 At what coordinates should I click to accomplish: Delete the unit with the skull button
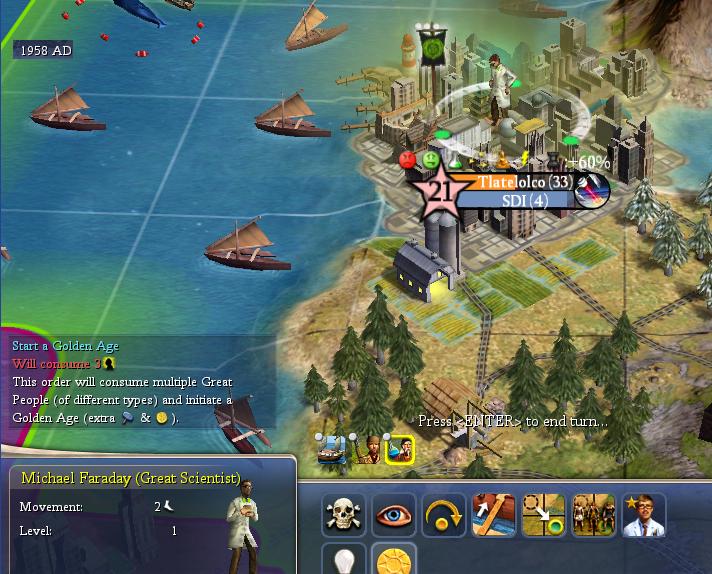point(344,516)
